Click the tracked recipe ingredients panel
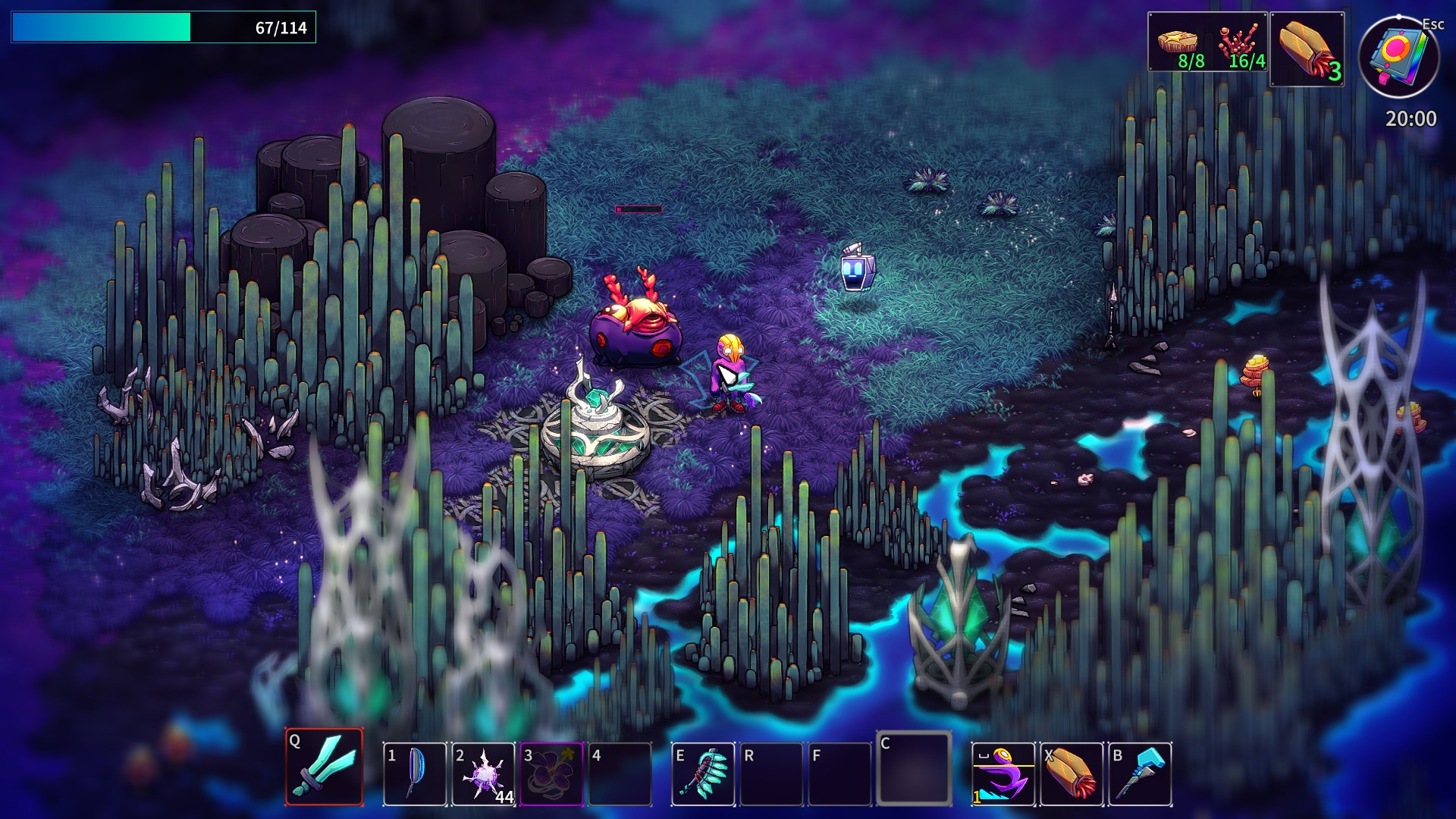 (x=1207, y=42)
